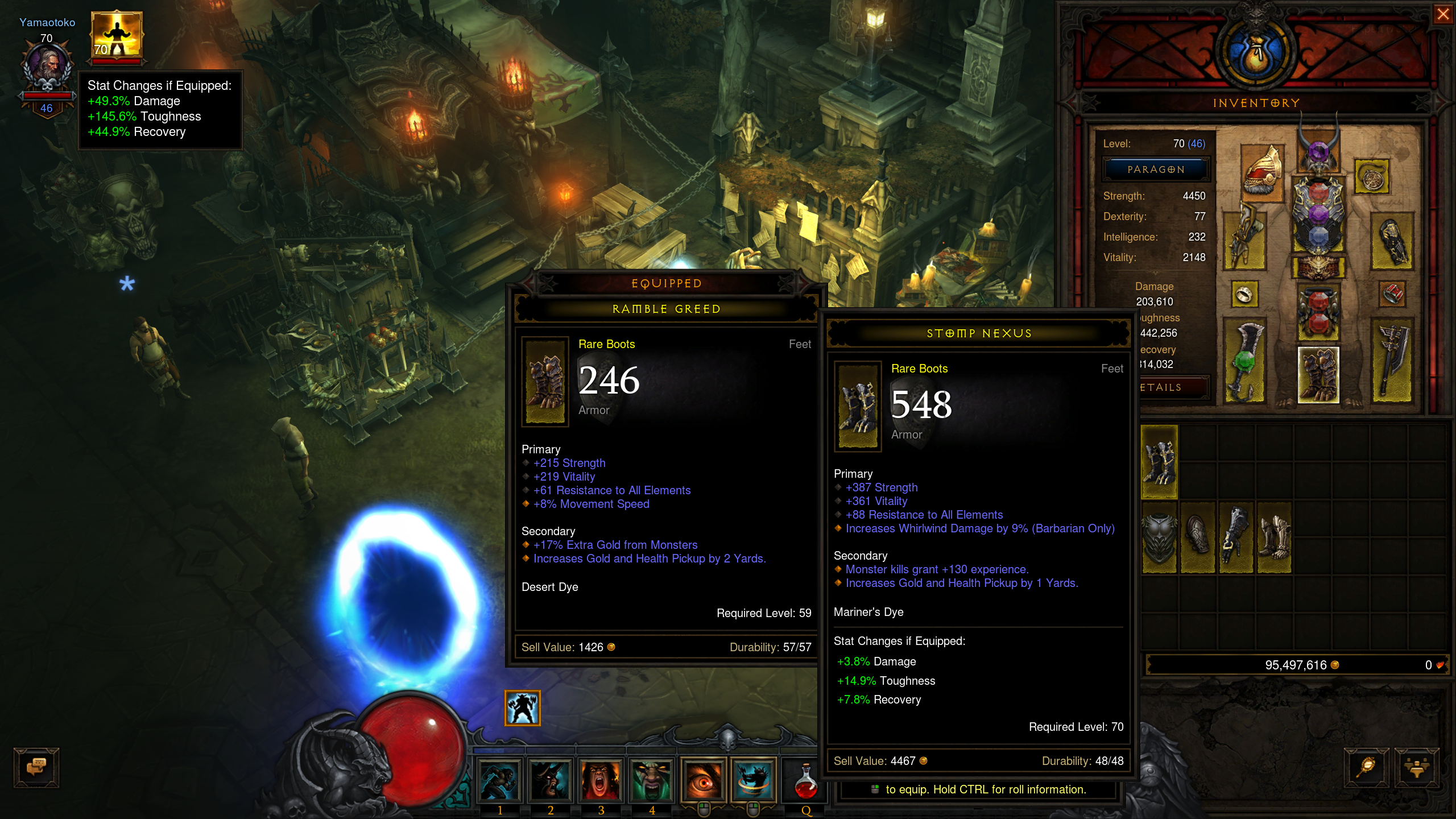Click the equipped boots slot
The image size is (1456, 819).
tap(1318, 375)
